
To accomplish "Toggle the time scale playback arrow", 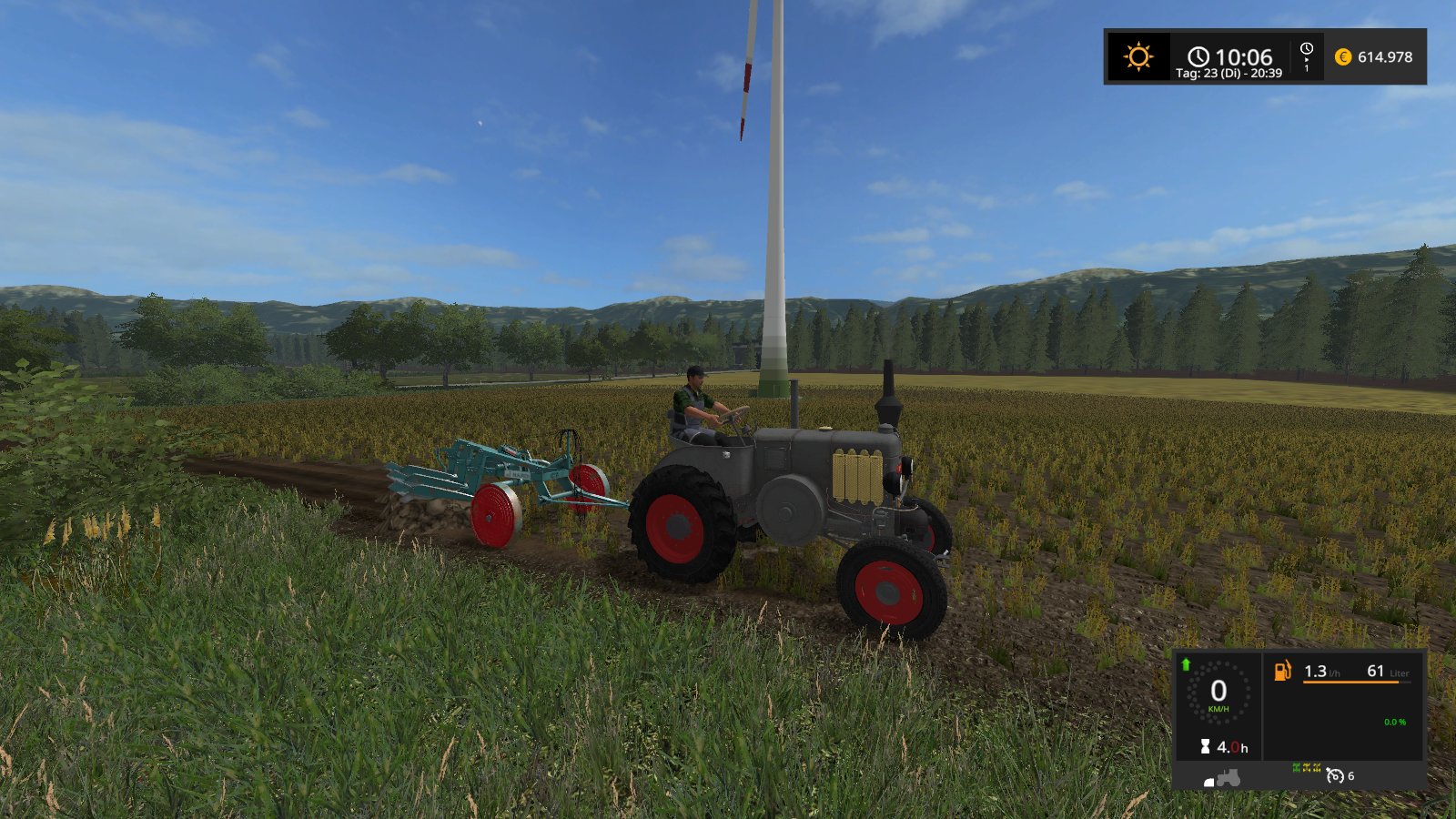I will pyautogui.click(x=1308, y=60).
